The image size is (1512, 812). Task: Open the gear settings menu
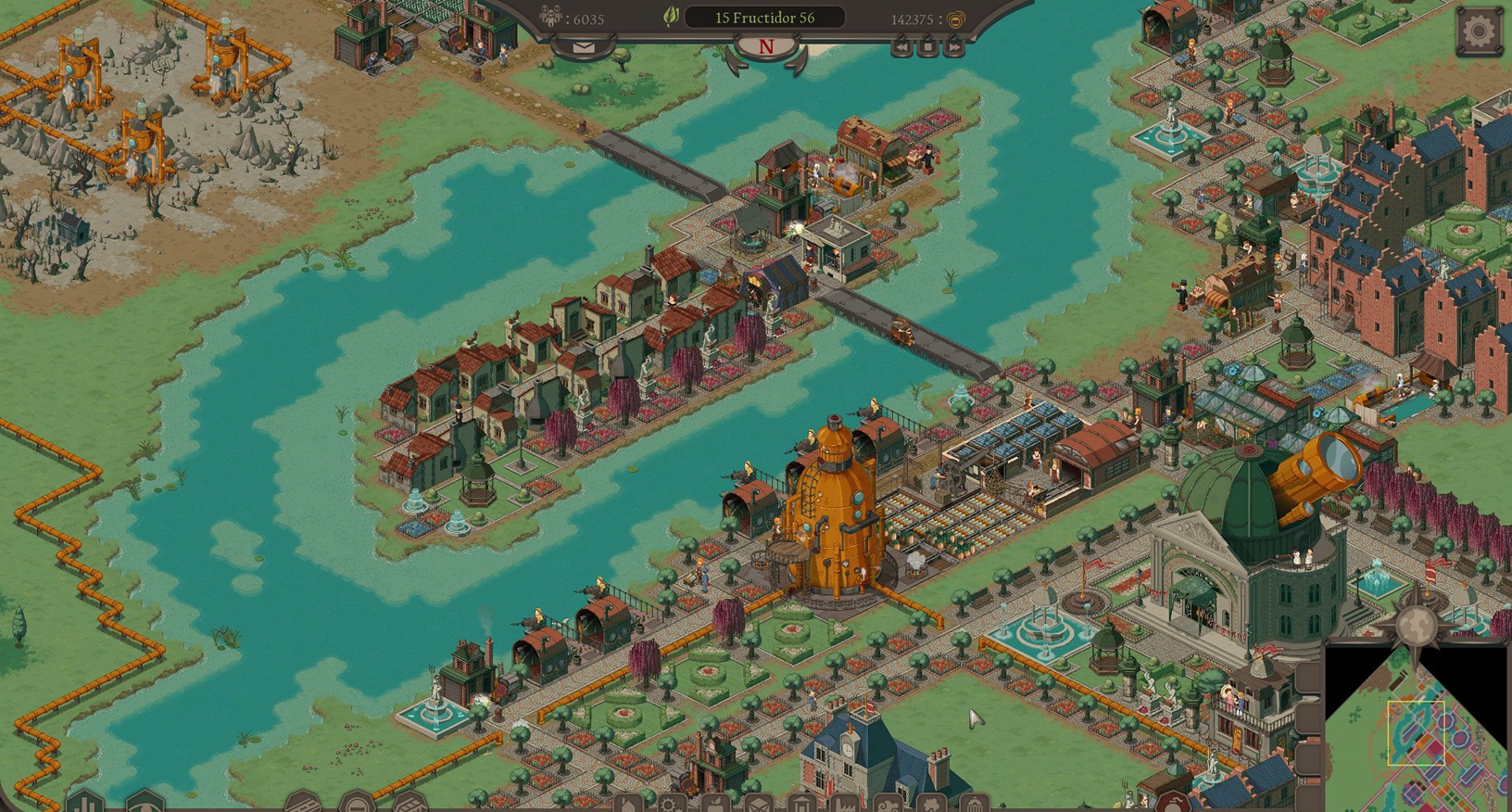[x=1479, y=32]
